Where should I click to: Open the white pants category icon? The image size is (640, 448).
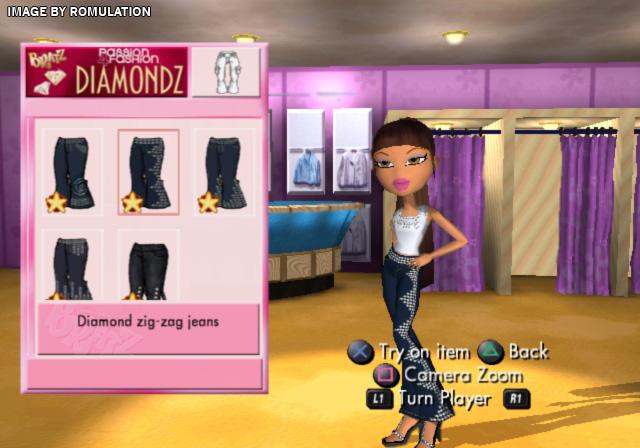(x=225, y=72)
